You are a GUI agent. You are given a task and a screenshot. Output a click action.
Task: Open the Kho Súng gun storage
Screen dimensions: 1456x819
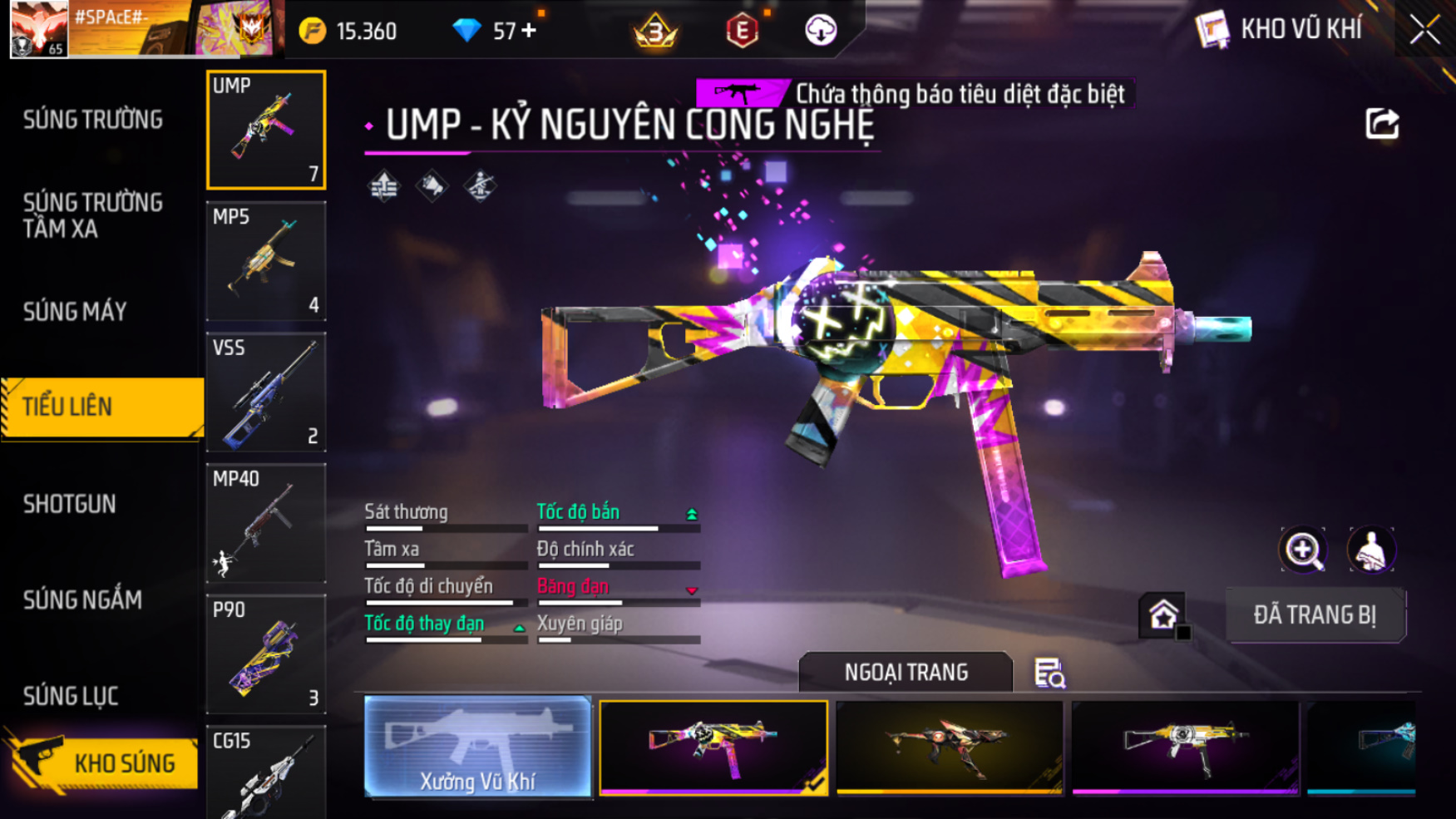coord(102,763)
